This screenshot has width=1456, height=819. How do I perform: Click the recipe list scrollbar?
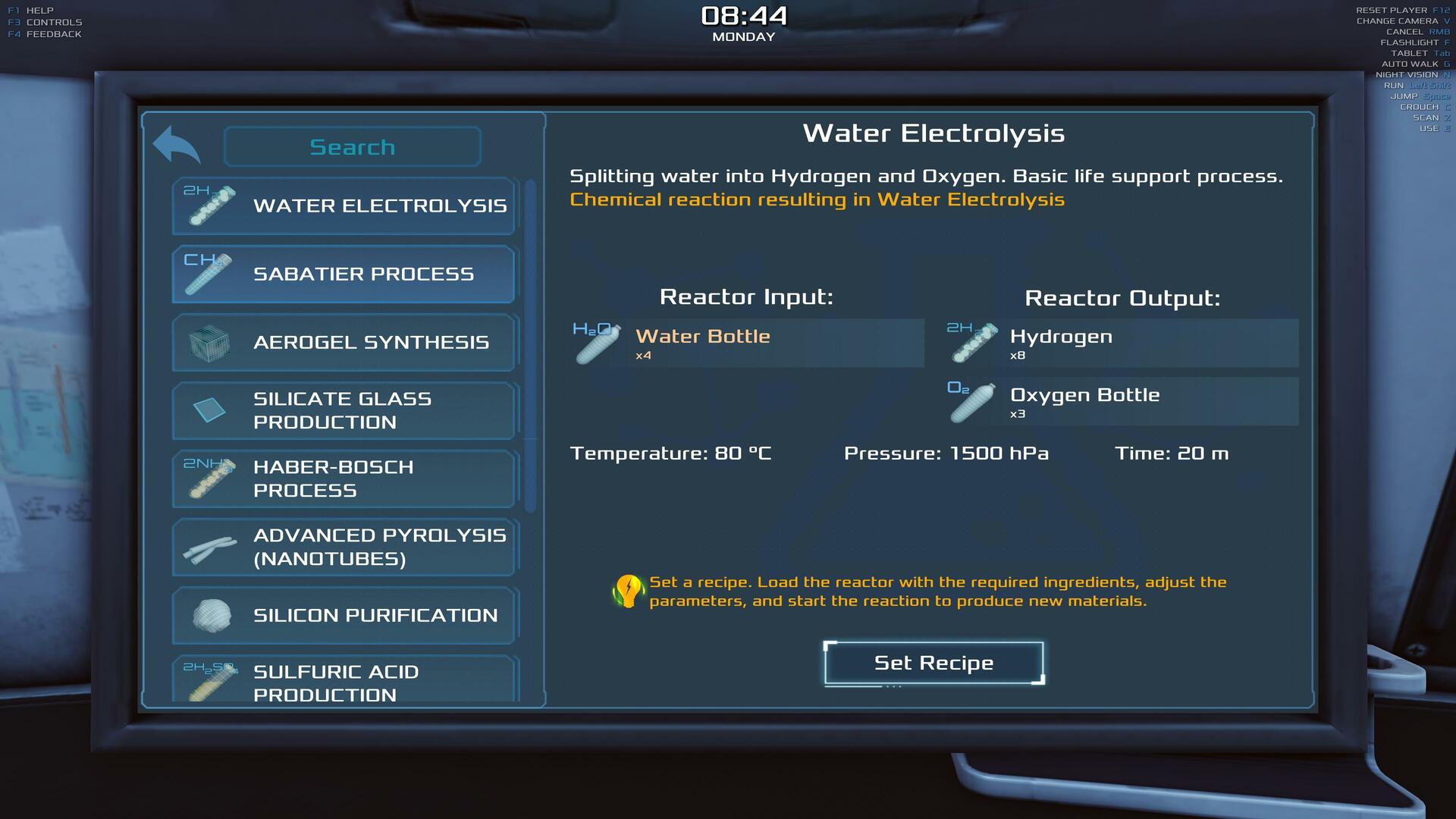tap(530, 346)
